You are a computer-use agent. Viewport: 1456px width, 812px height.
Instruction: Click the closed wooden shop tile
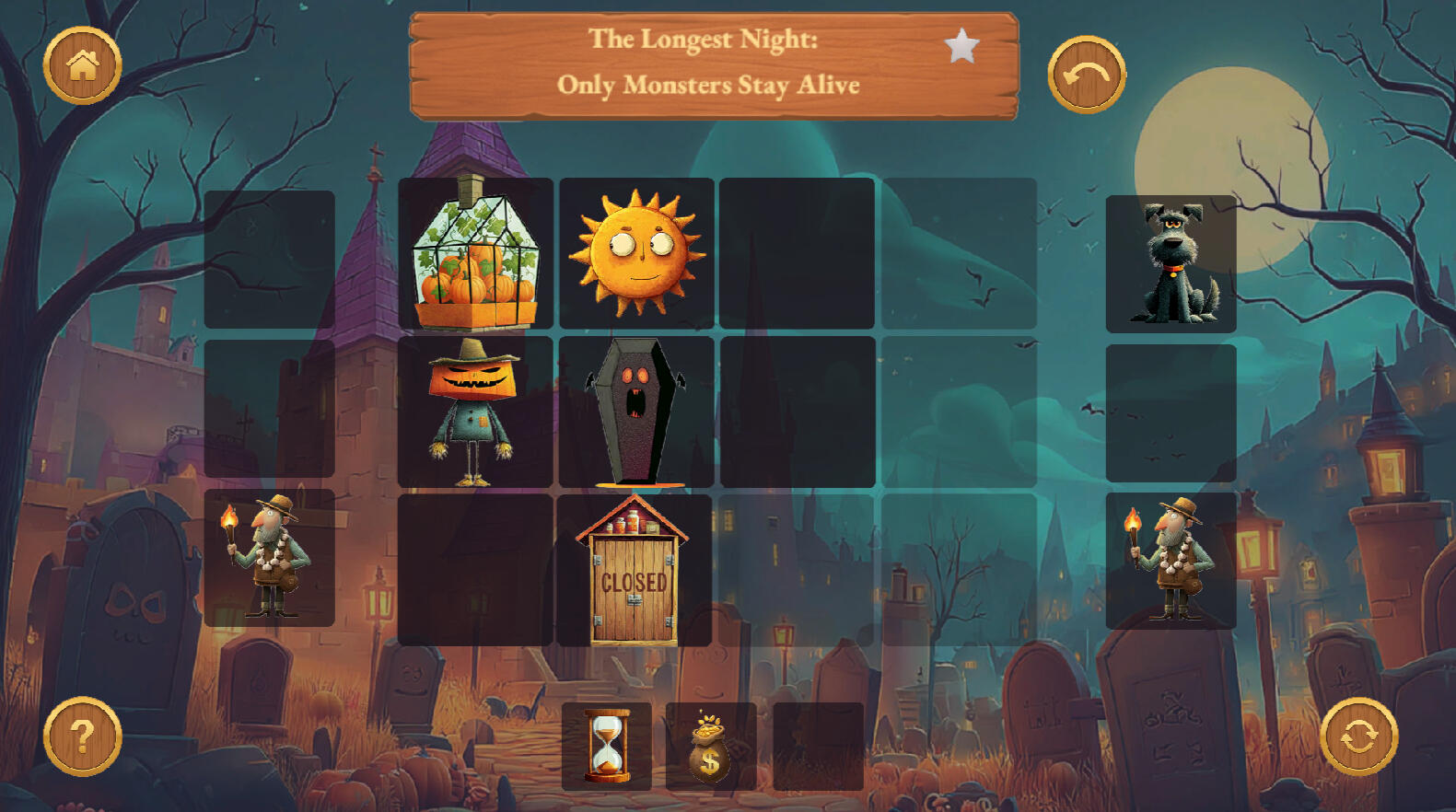pyautogui.click(x=635, y=570)
